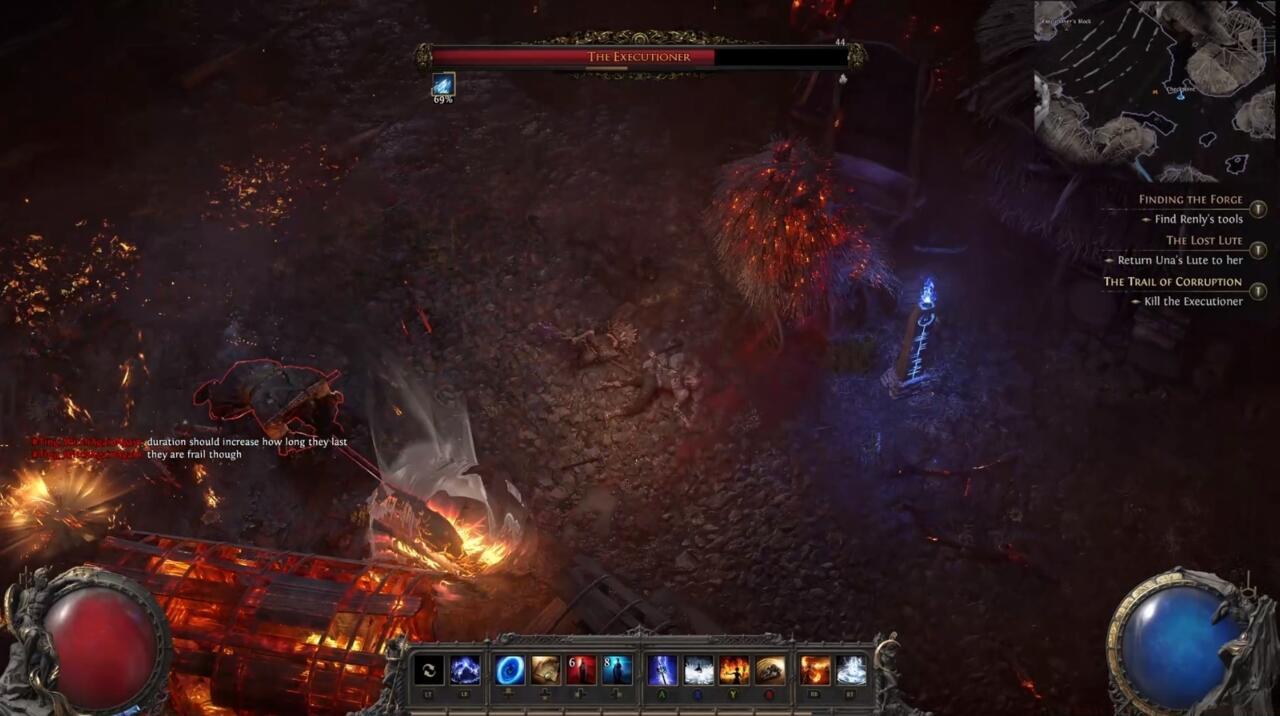Click the weapon swap arrows icon
Viewport: 1280px width, 716px height.
pos(429,670)
